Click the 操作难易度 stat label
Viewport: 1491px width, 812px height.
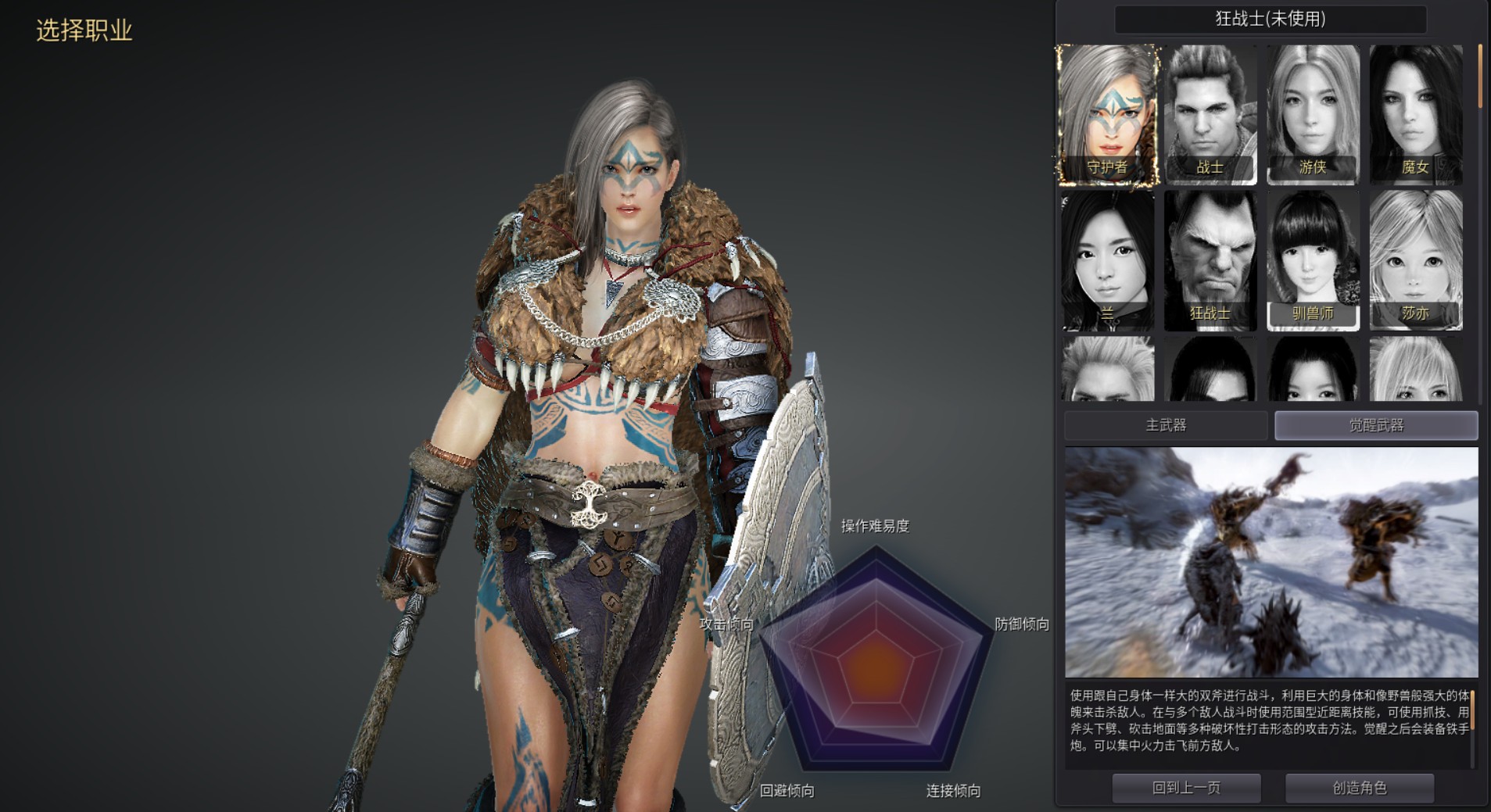tap(877, 526)
